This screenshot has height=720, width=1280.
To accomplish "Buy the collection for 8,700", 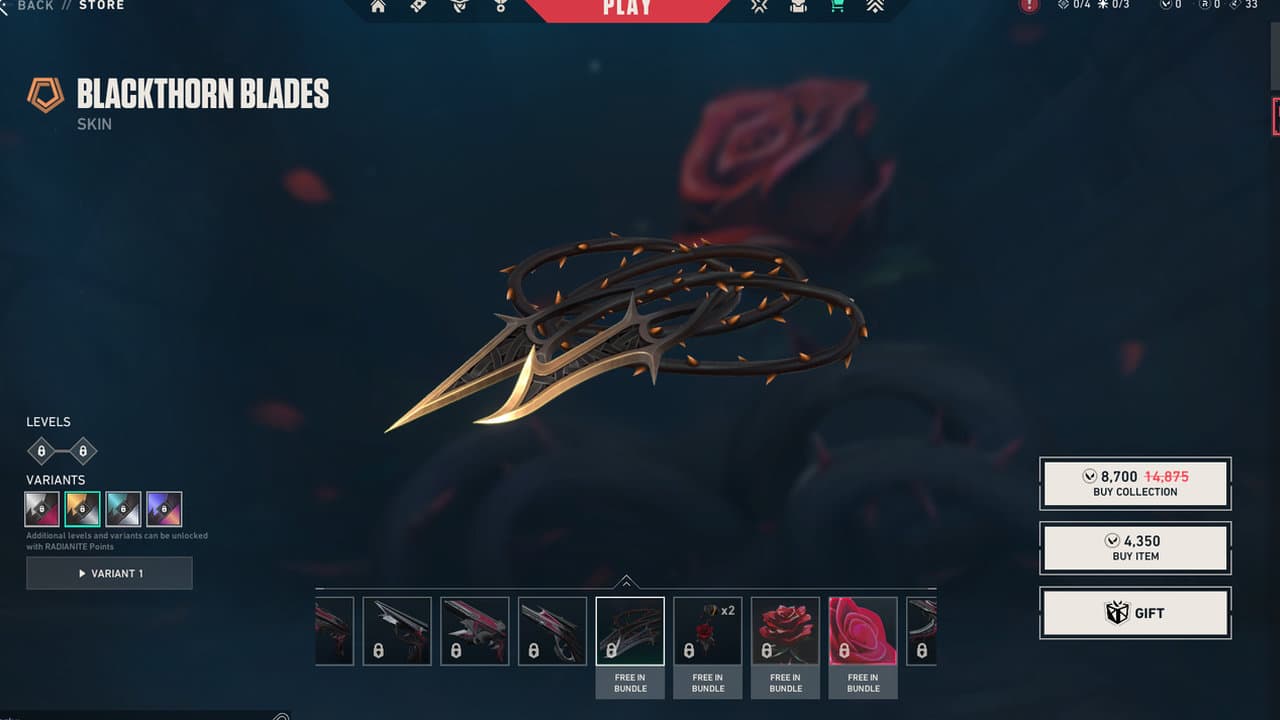I will 1135,484.
